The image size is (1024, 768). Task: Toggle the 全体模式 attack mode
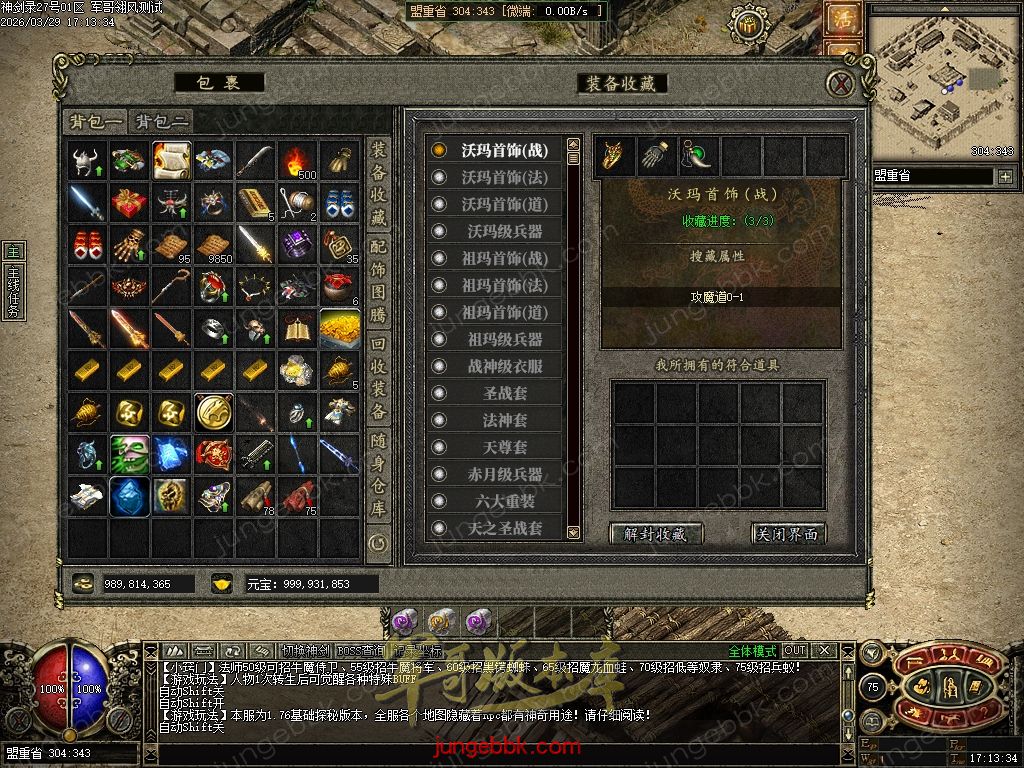click(752, 651)
